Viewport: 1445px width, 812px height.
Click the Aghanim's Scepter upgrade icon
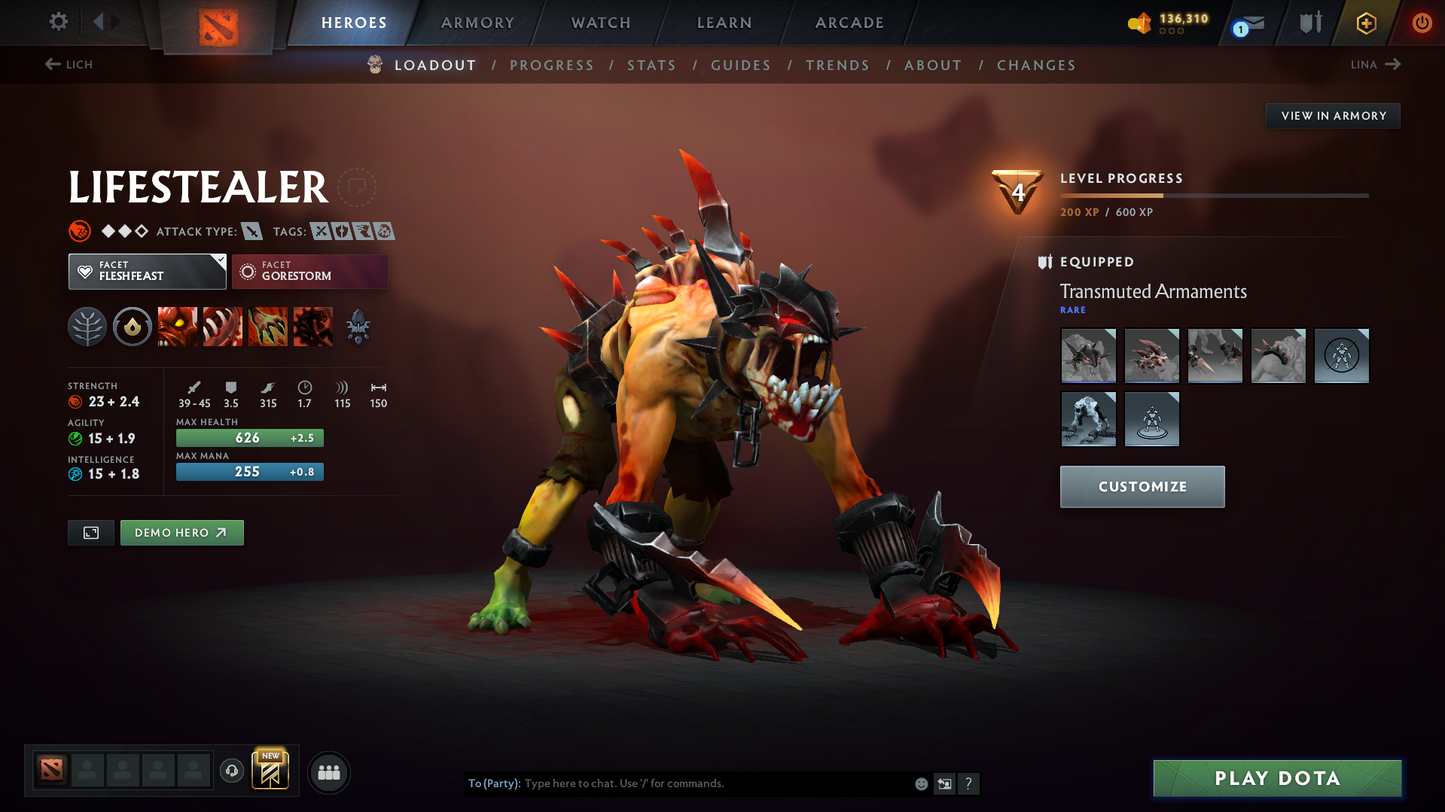357,327
